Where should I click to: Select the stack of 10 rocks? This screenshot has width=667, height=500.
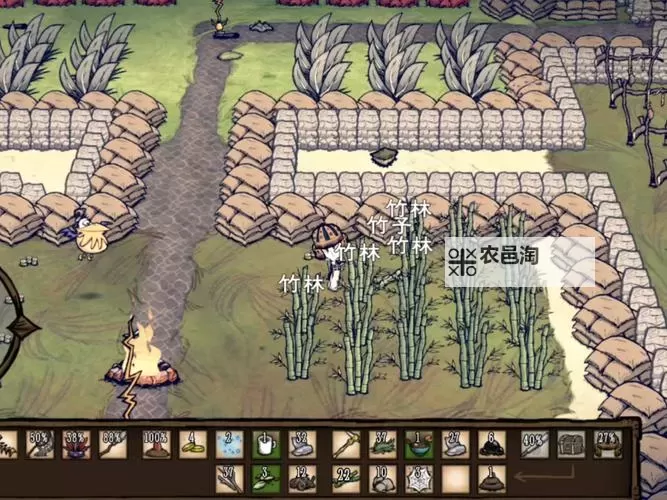coord(382,478)
